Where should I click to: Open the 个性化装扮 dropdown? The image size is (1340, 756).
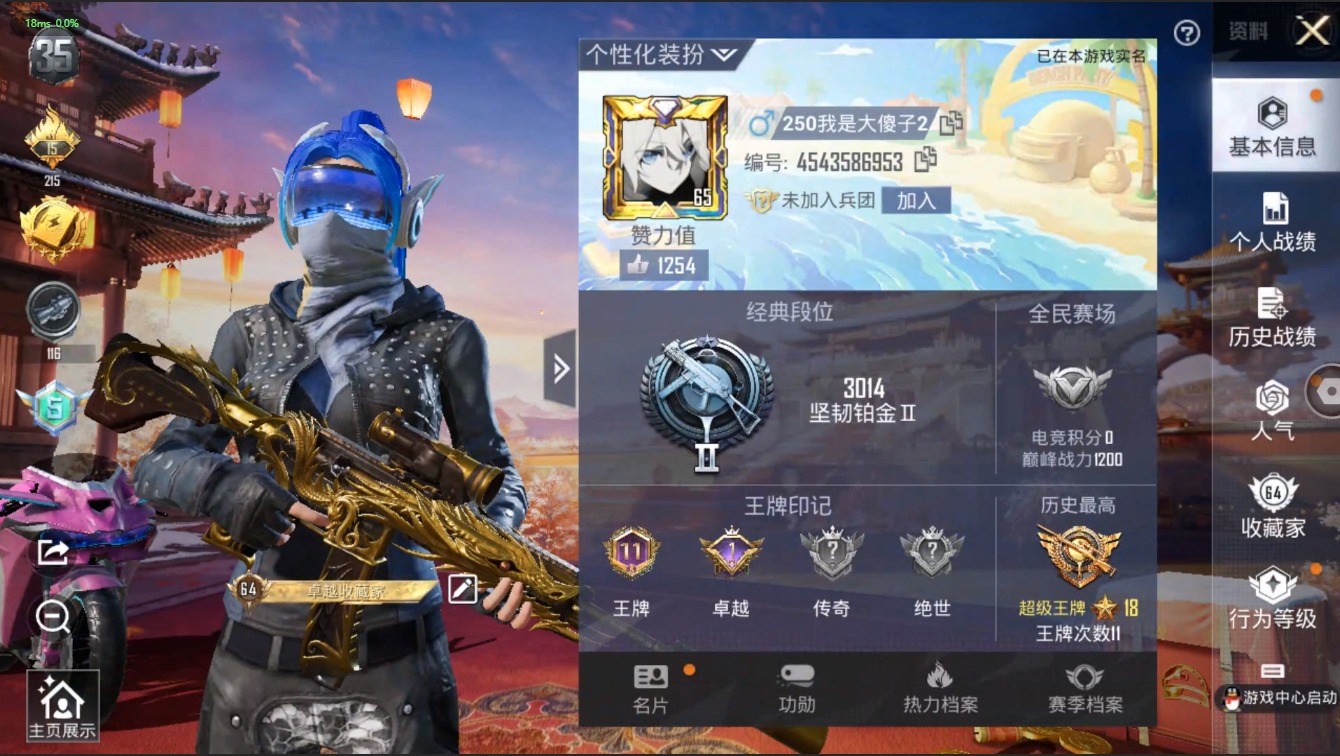pos(661,54)
